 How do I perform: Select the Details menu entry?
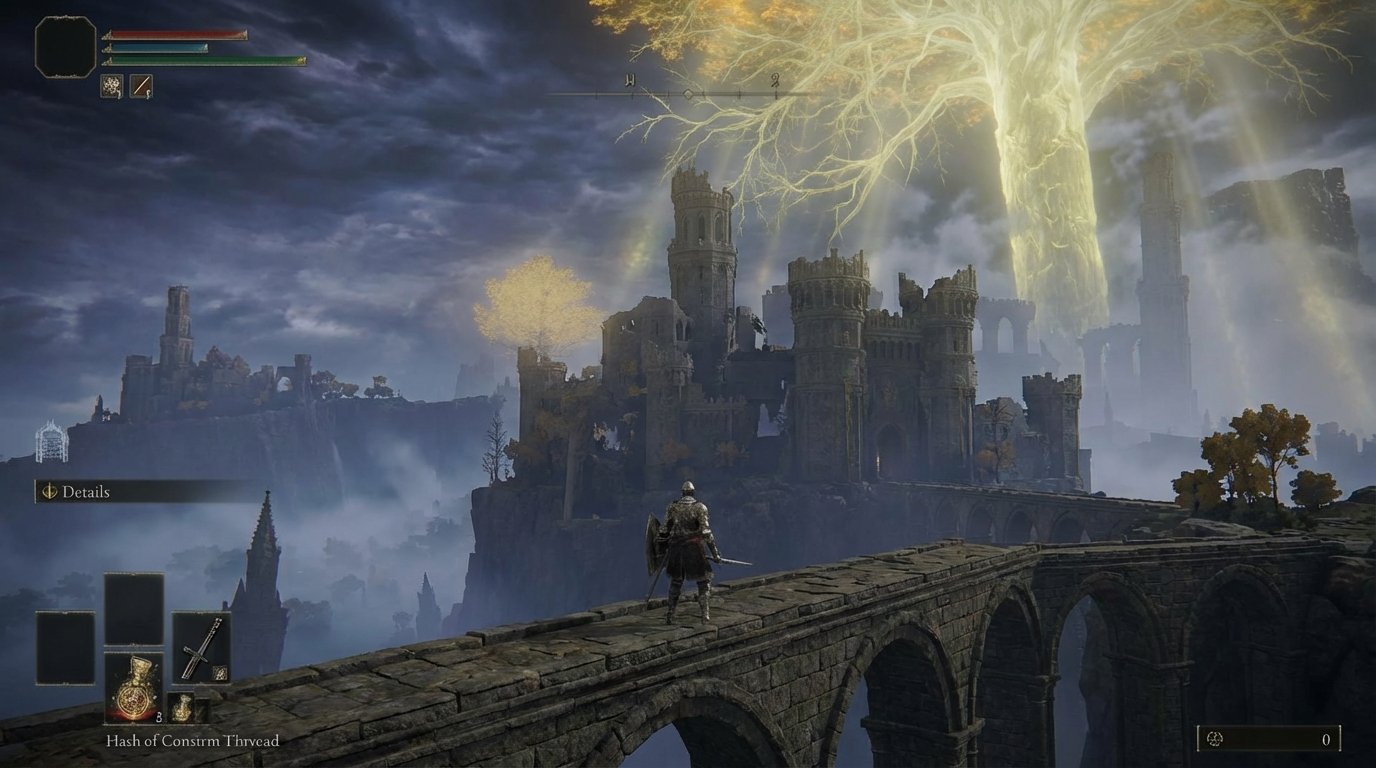pos(88,493)
